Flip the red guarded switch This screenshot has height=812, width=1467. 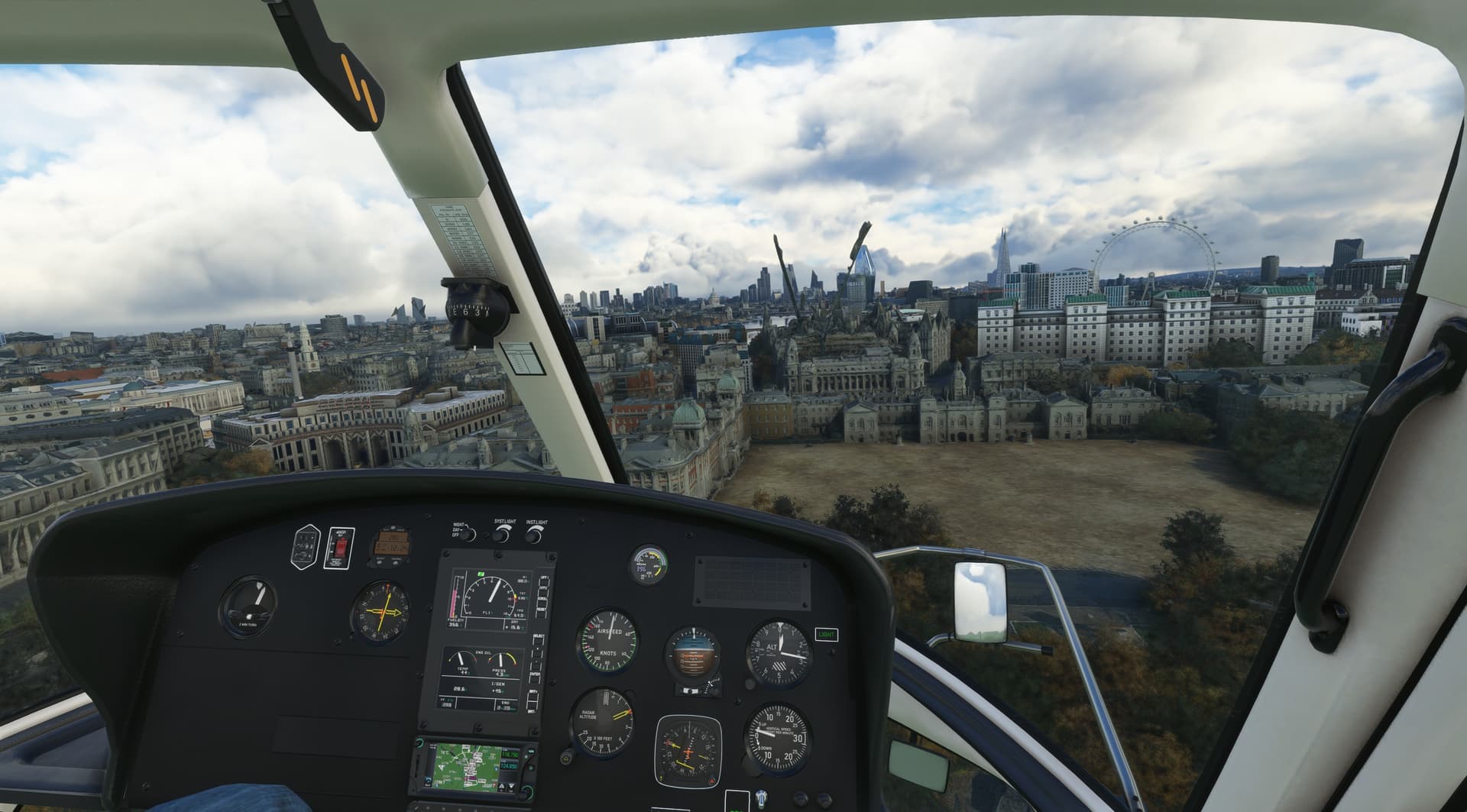(x=340, y=548)
